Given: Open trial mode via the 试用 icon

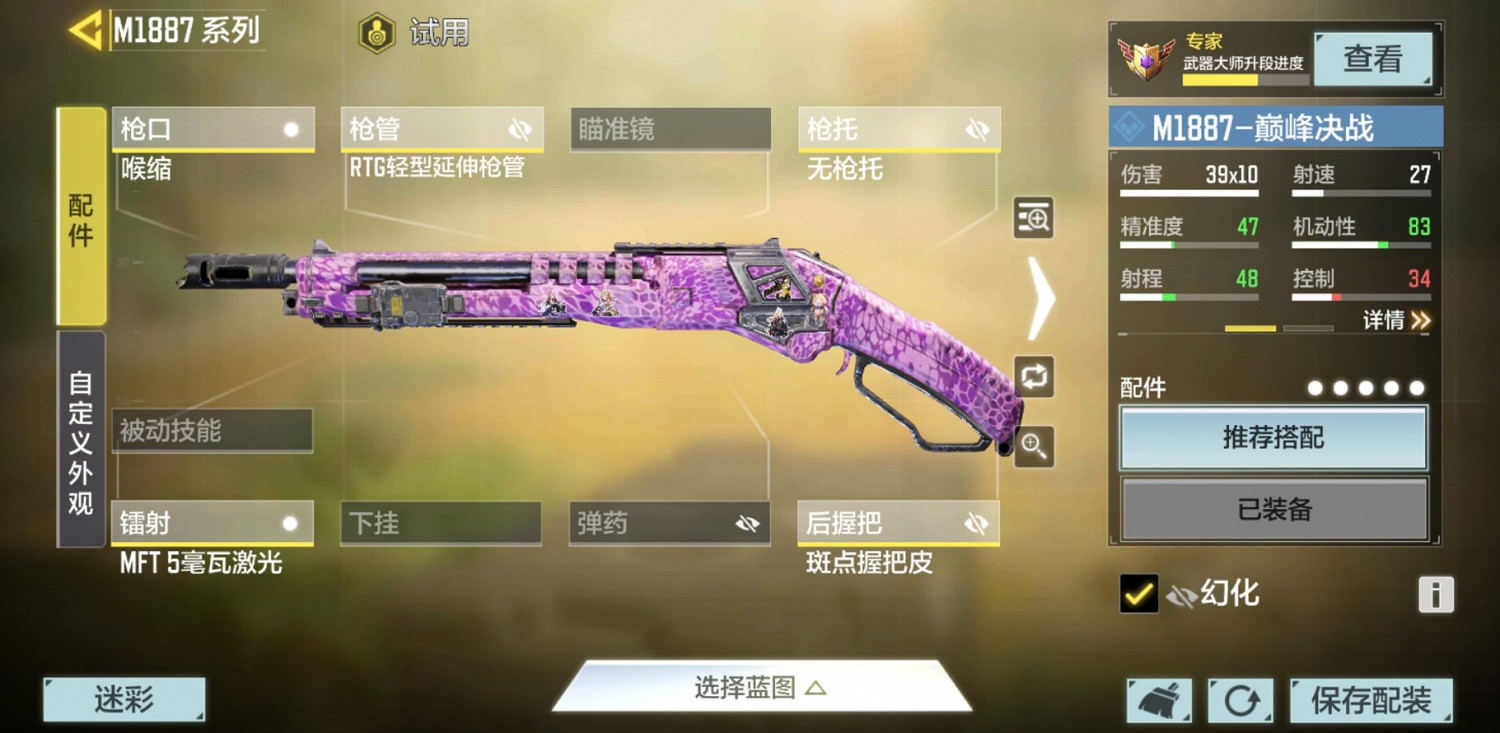Looking at the screenshot, I should point(376,33).
